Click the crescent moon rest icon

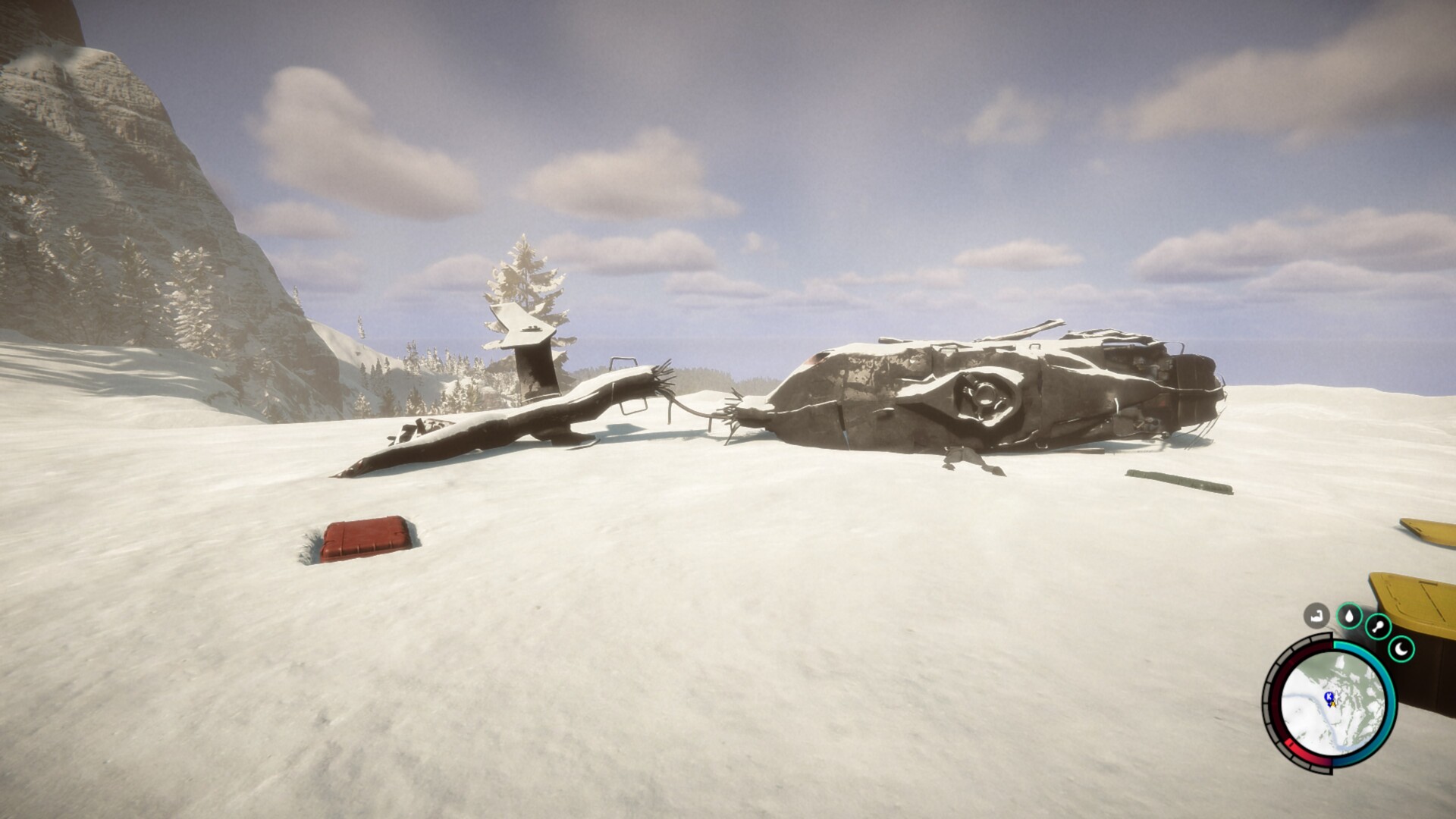(1401, 649)
